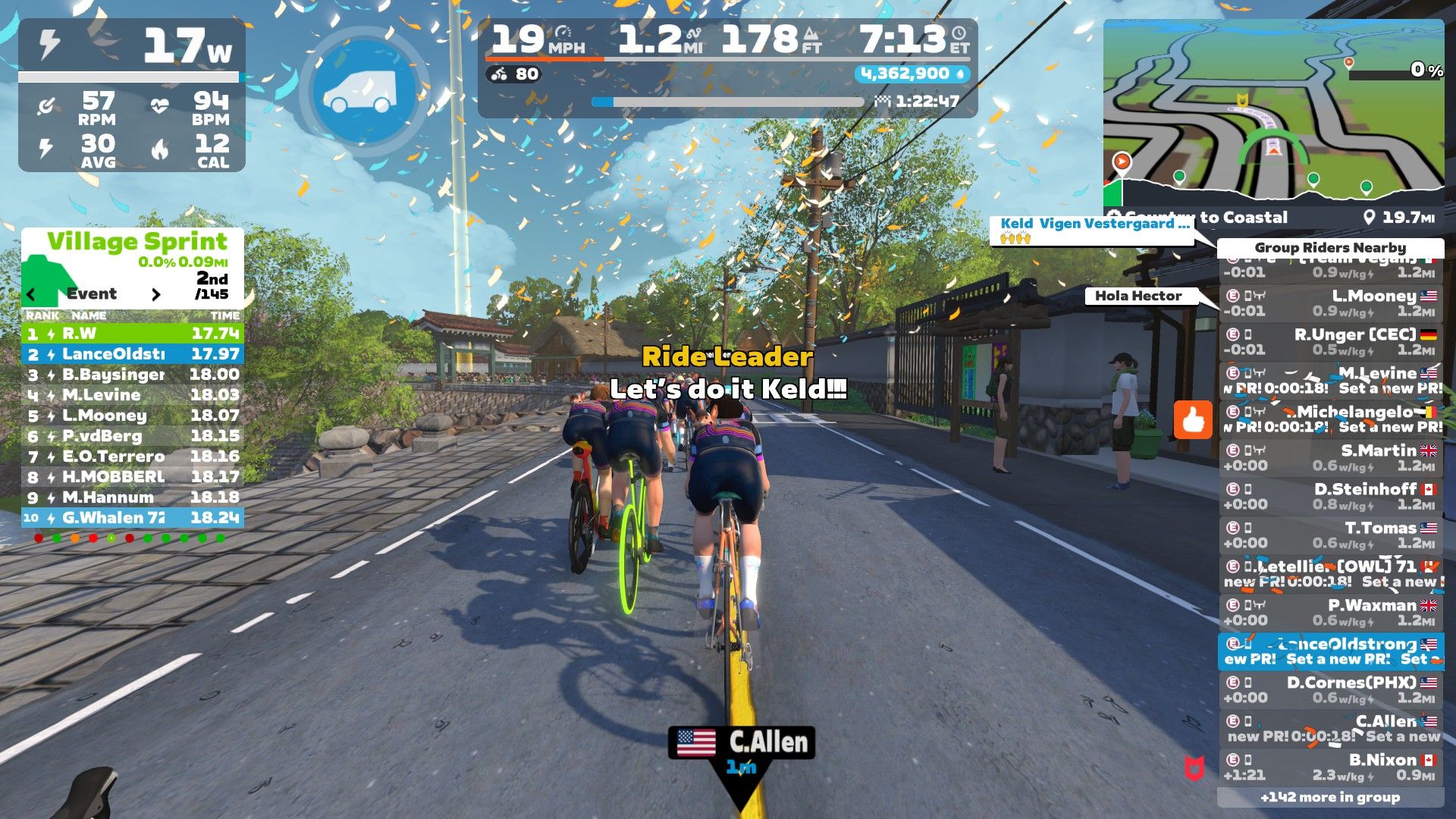The image size is (1456, 819).
Task: Select D.Steinhoff in the riders list
Action: 1331,497
